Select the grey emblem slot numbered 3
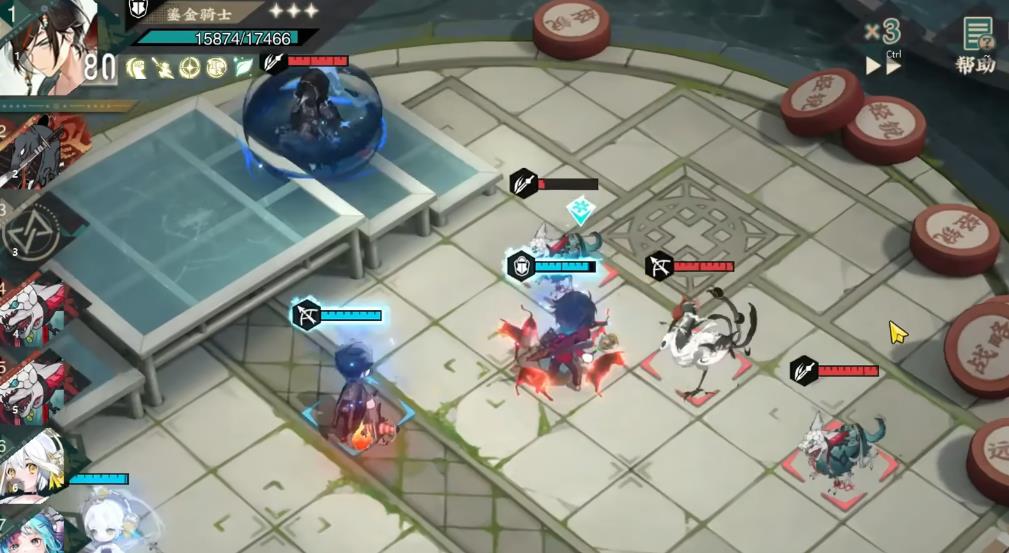 35,229
